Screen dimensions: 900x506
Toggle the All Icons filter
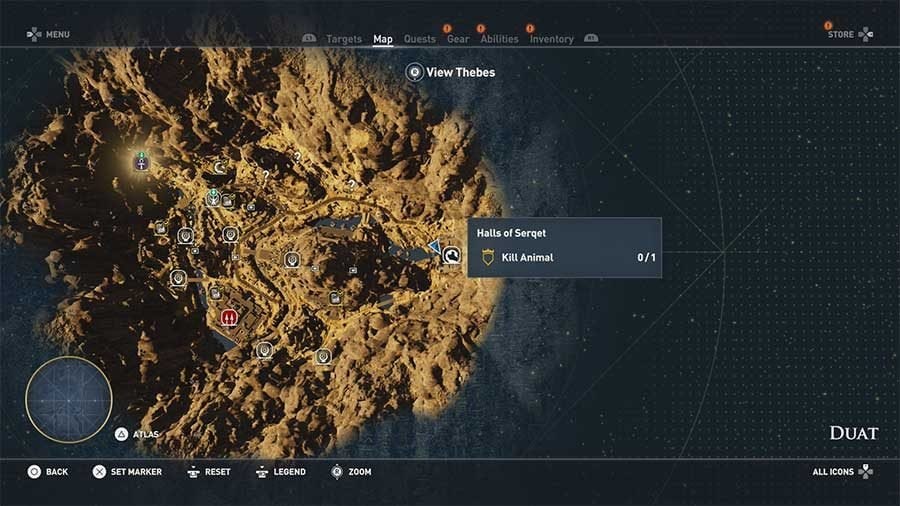pyautogui.click(x=842, y=471)
